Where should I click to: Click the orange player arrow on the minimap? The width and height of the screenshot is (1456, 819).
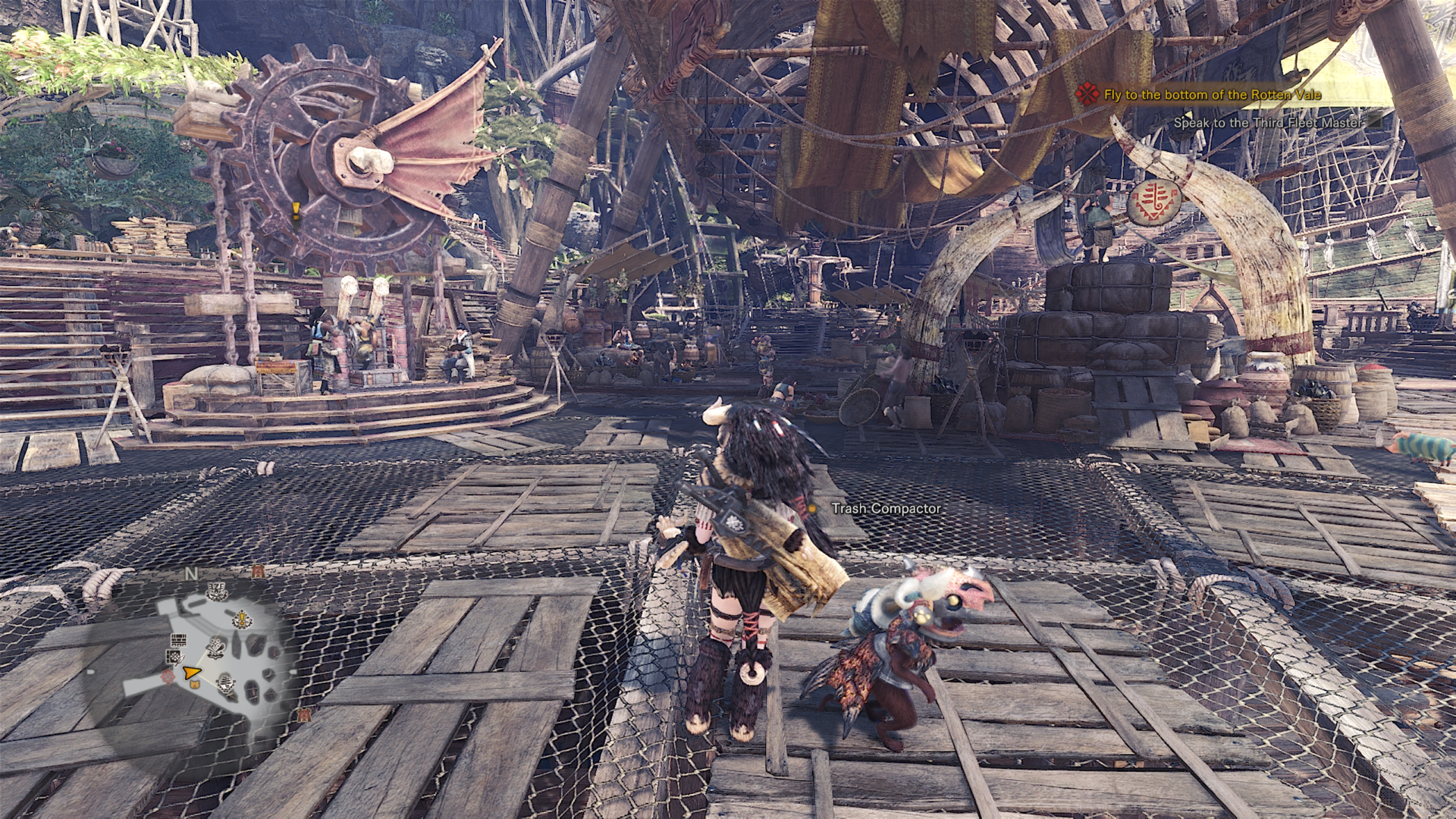191,672
